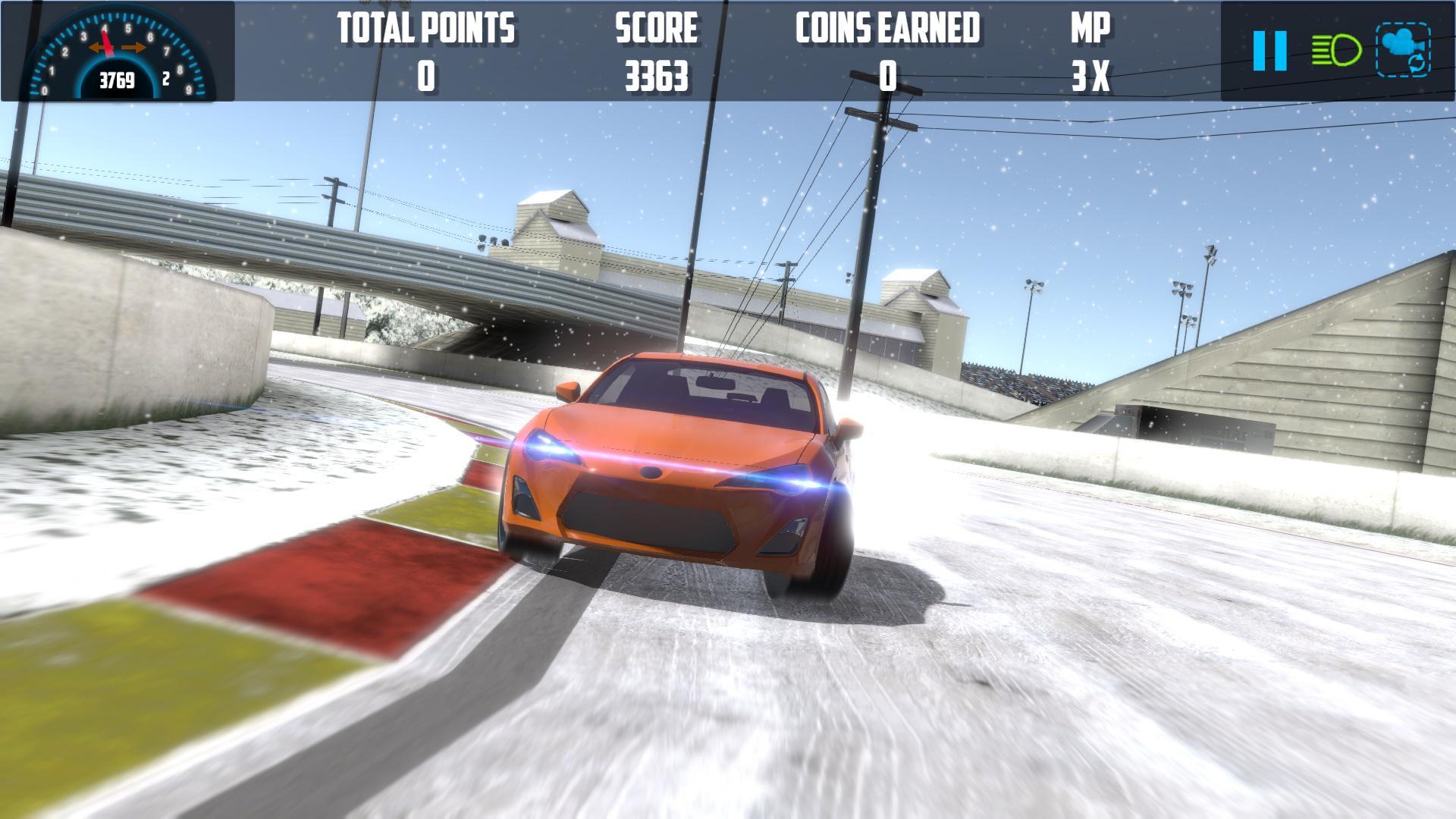Screen dimensions: 1456x819
Task: Click the left orange steering arrow
Action: pyautogui.click(x=95, y=45)
